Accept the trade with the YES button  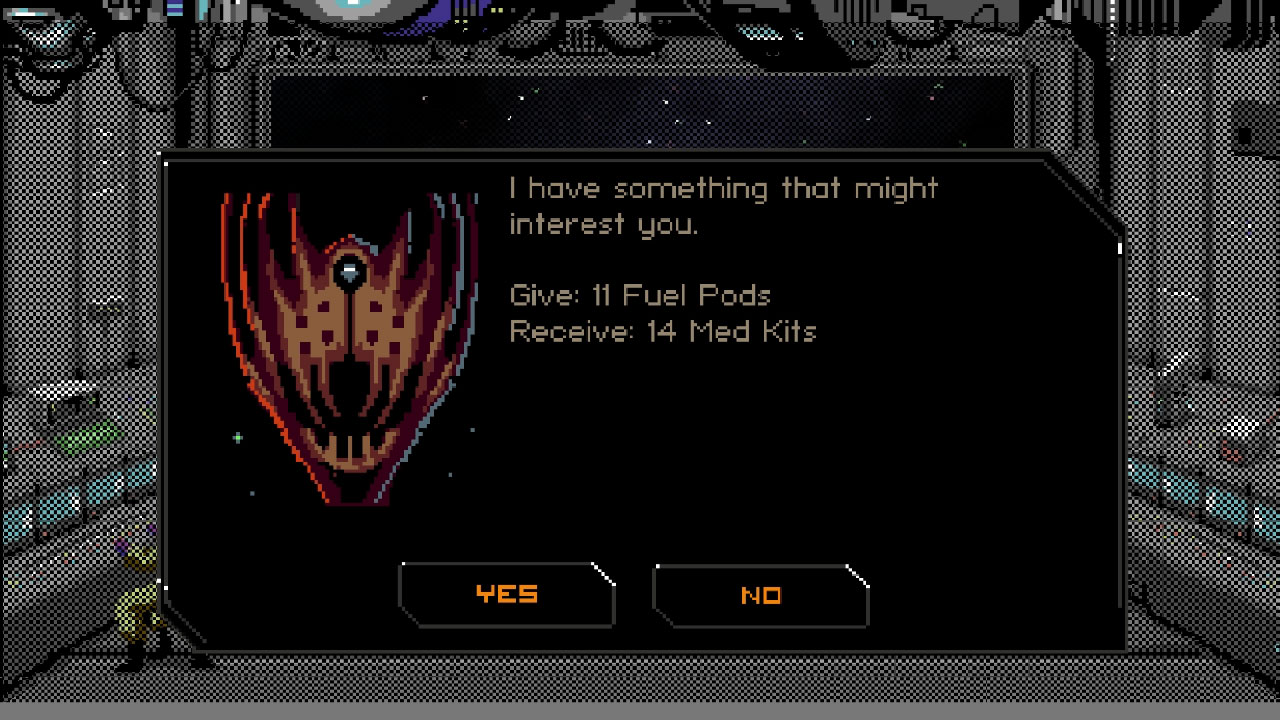click(x=507, y=593)
